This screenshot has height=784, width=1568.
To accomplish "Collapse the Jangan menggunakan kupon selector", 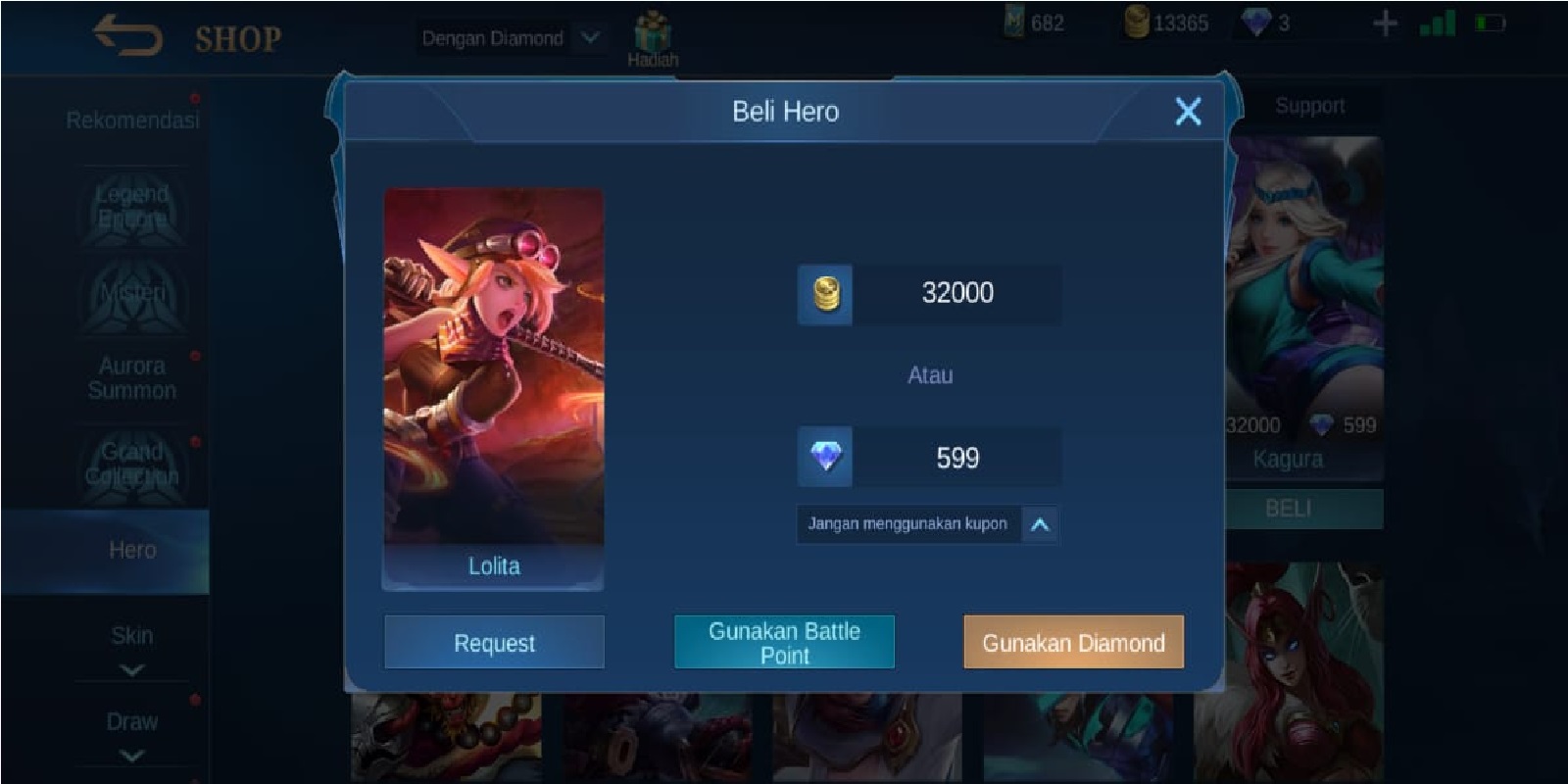I will [x=1041, y=523].
